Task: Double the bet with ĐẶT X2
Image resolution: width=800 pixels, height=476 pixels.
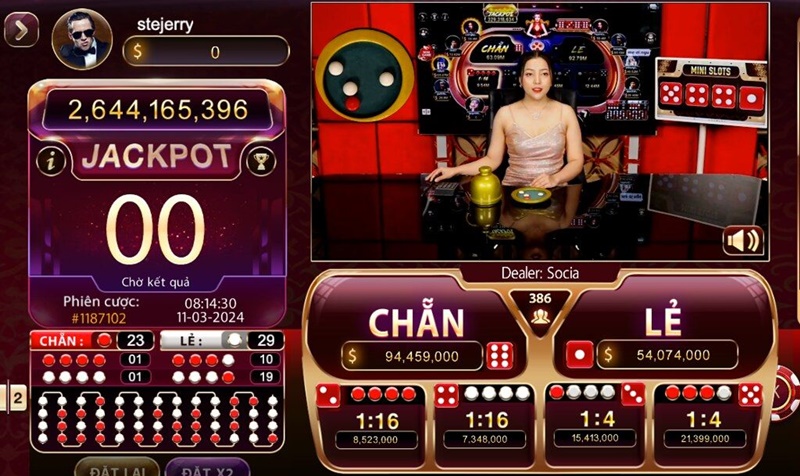Action: (x=207, y=466)
